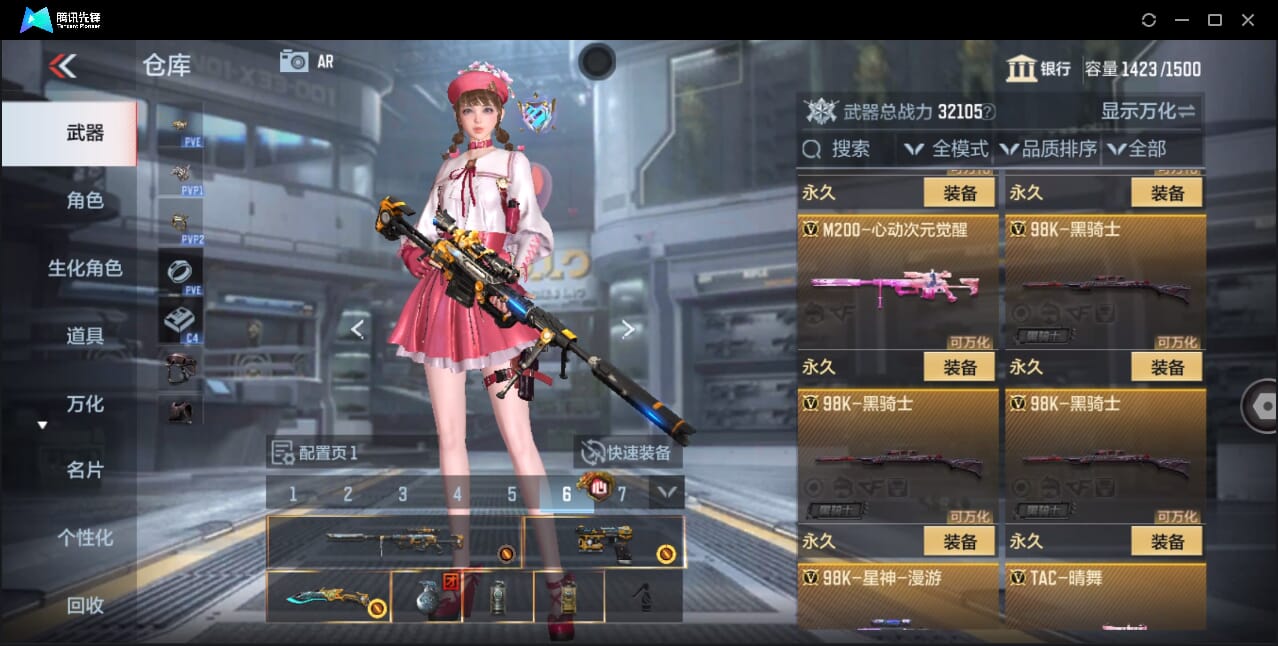Click 快速装备 quick equip button
1278x646 pixels.
pos(627,453)
